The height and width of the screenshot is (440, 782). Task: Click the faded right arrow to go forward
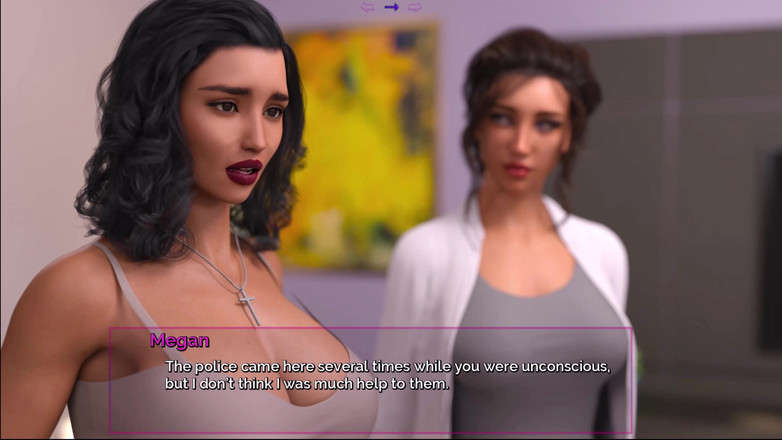tap(414, 7)
